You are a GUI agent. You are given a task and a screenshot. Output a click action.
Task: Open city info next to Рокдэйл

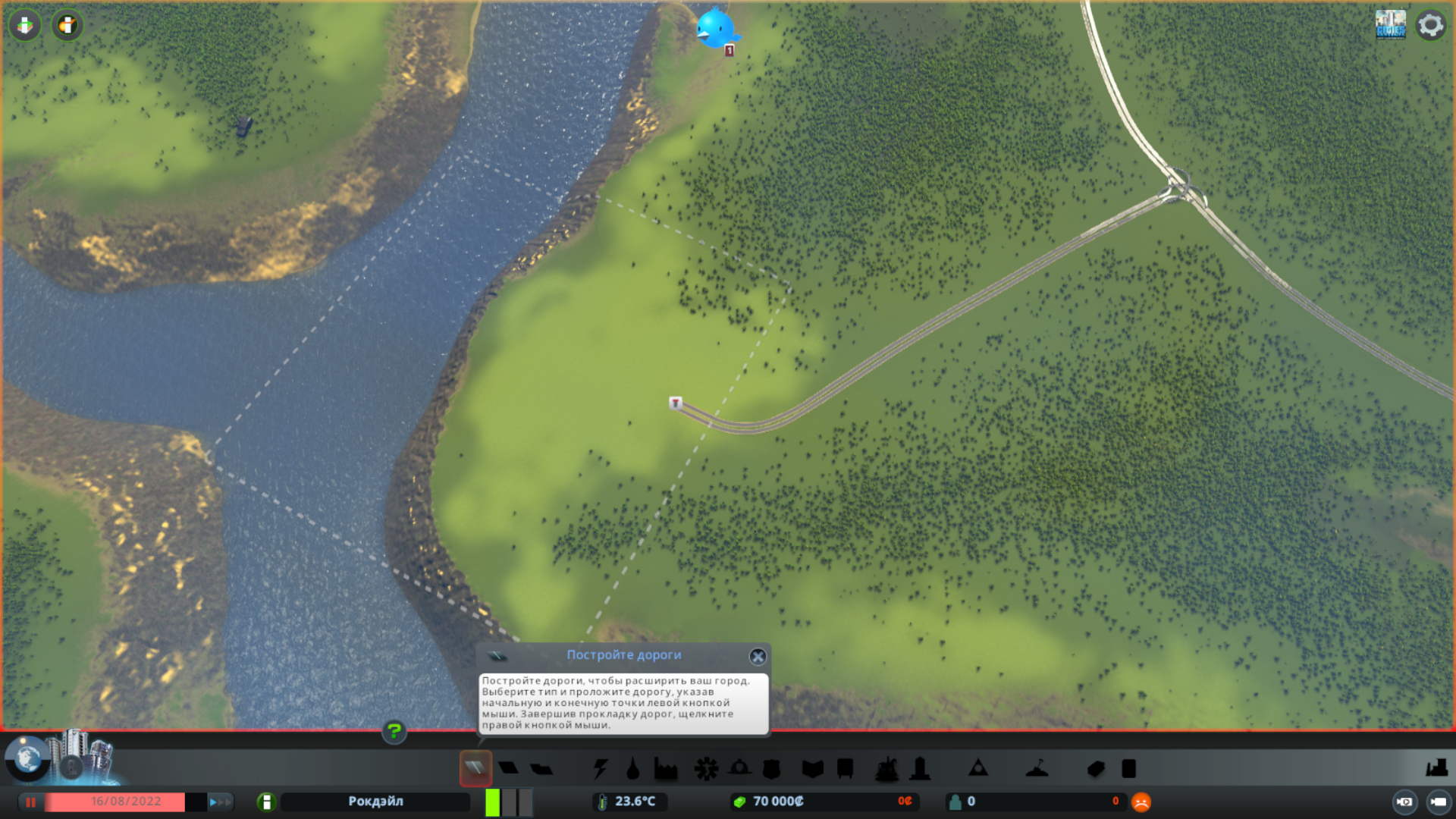click(266, 802)
